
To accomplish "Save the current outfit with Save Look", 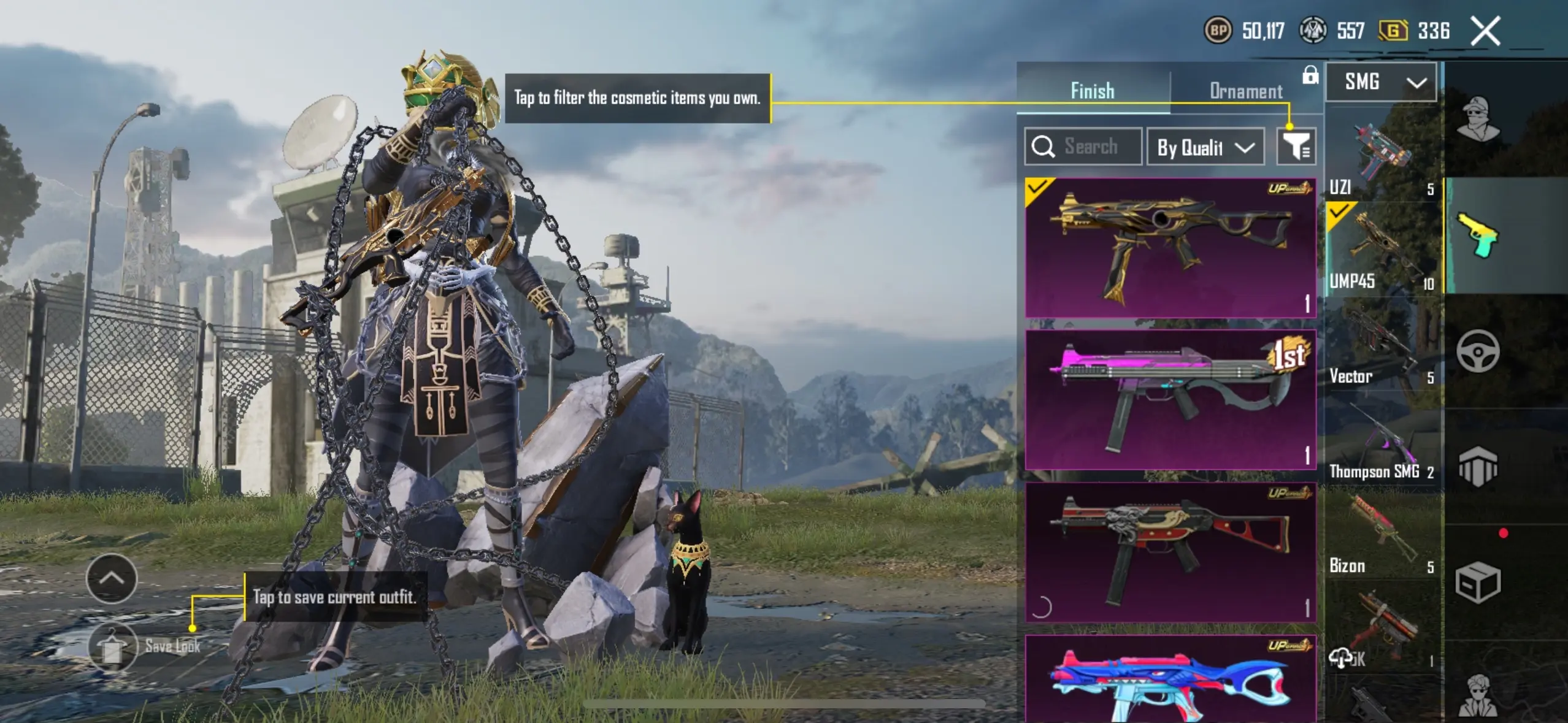I will 145,646.
